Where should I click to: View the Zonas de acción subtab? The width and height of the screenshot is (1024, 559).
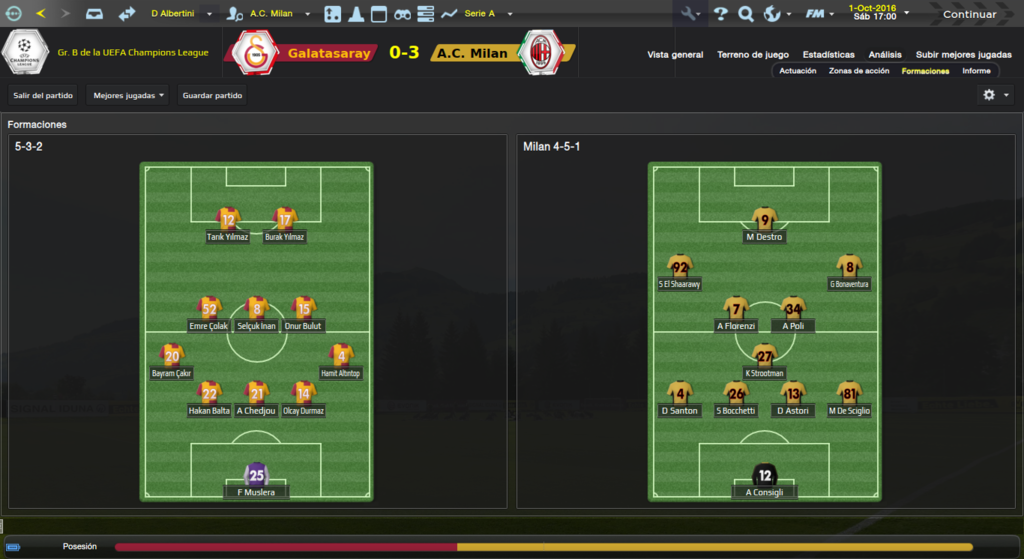tap(859, 71)
